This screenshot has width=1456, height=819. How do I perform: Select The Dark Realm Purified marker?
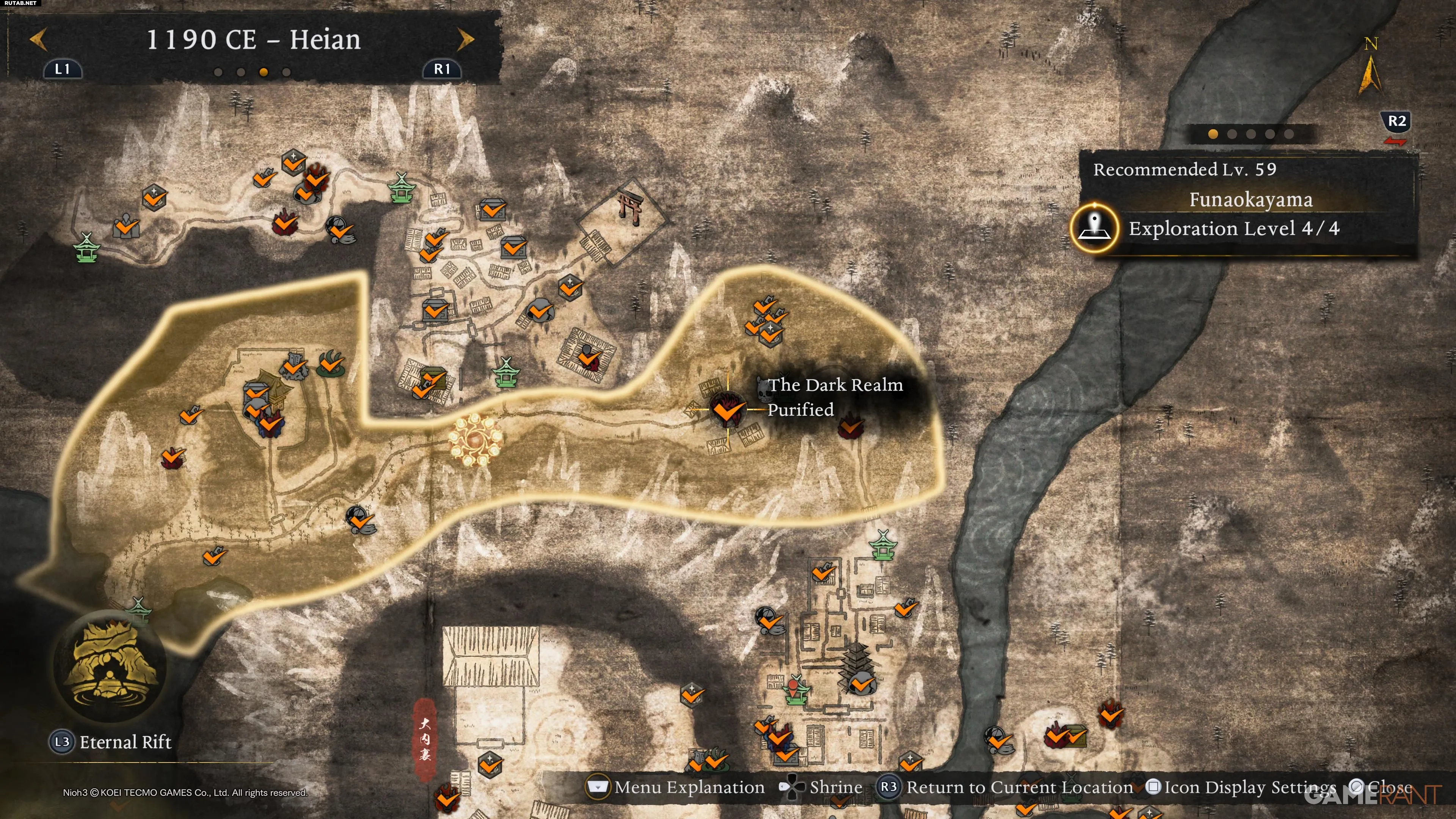click(x=727, y=409)
